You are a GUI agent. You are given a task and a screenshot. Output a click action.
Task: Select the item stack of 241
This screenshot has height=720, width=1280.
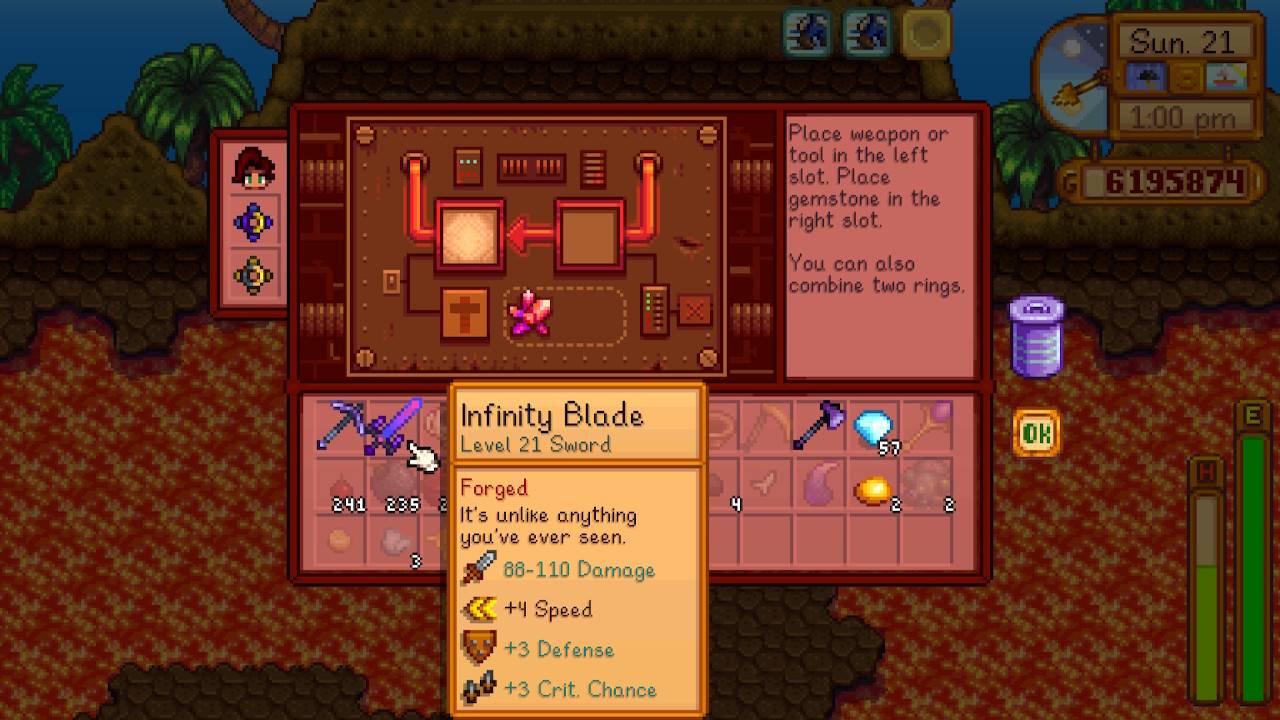342,488
